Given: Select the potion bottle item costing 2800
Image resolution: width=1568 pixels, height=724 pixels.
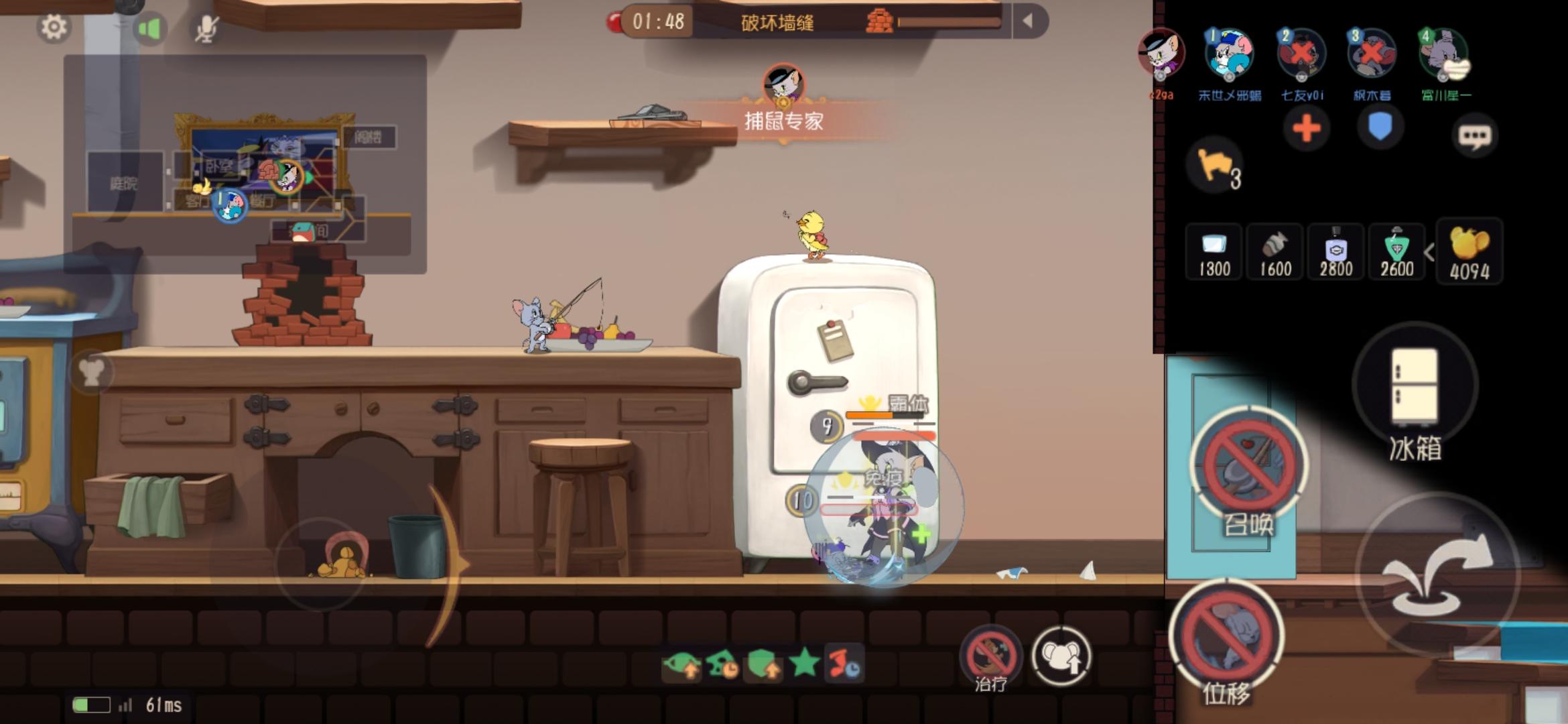Looking at the screenshot, I should 1335,253.
